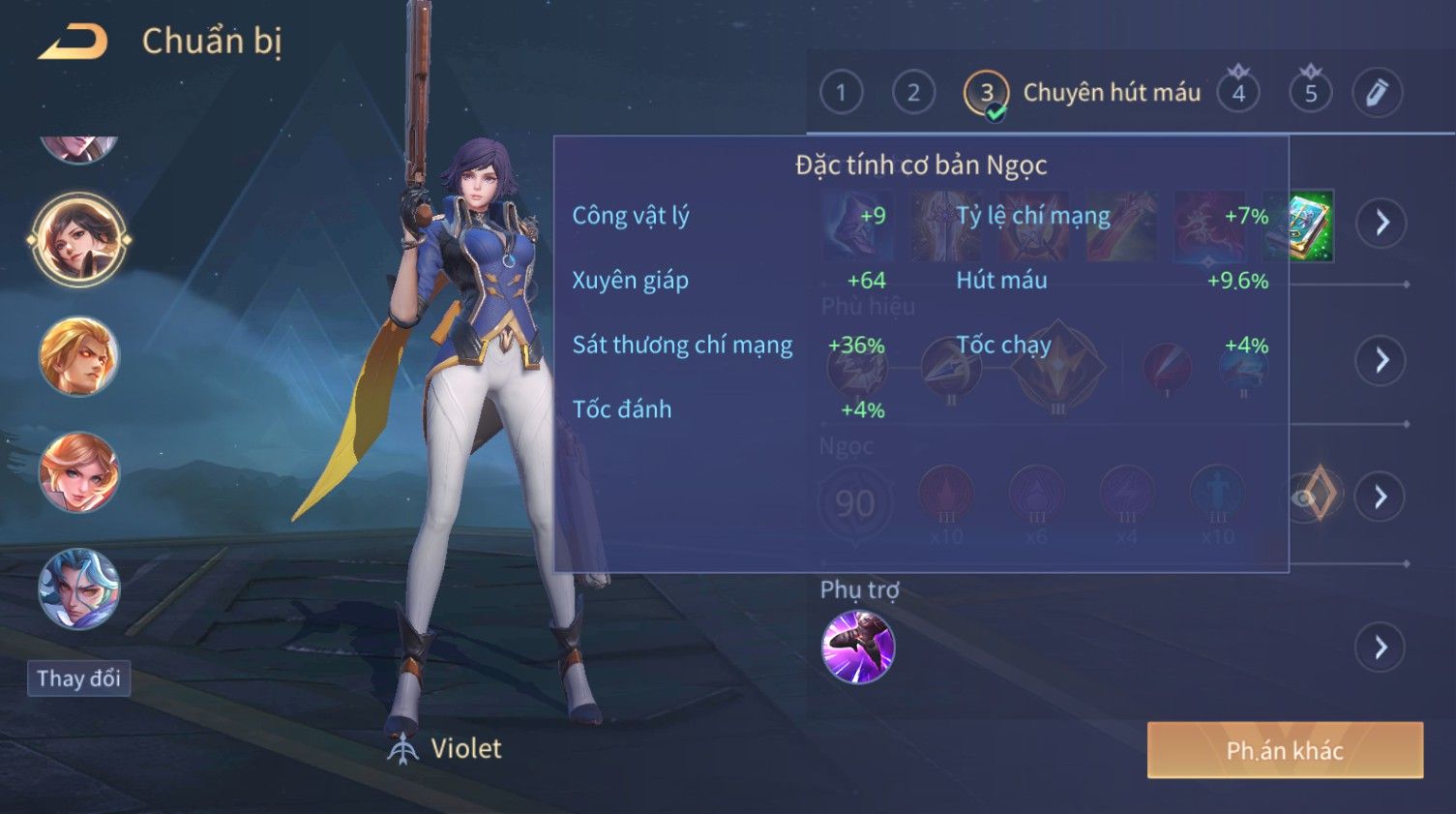The image size is (1456, 814).
Task: Select the Phụ trợ support skill icon
Action: (857, 648)
